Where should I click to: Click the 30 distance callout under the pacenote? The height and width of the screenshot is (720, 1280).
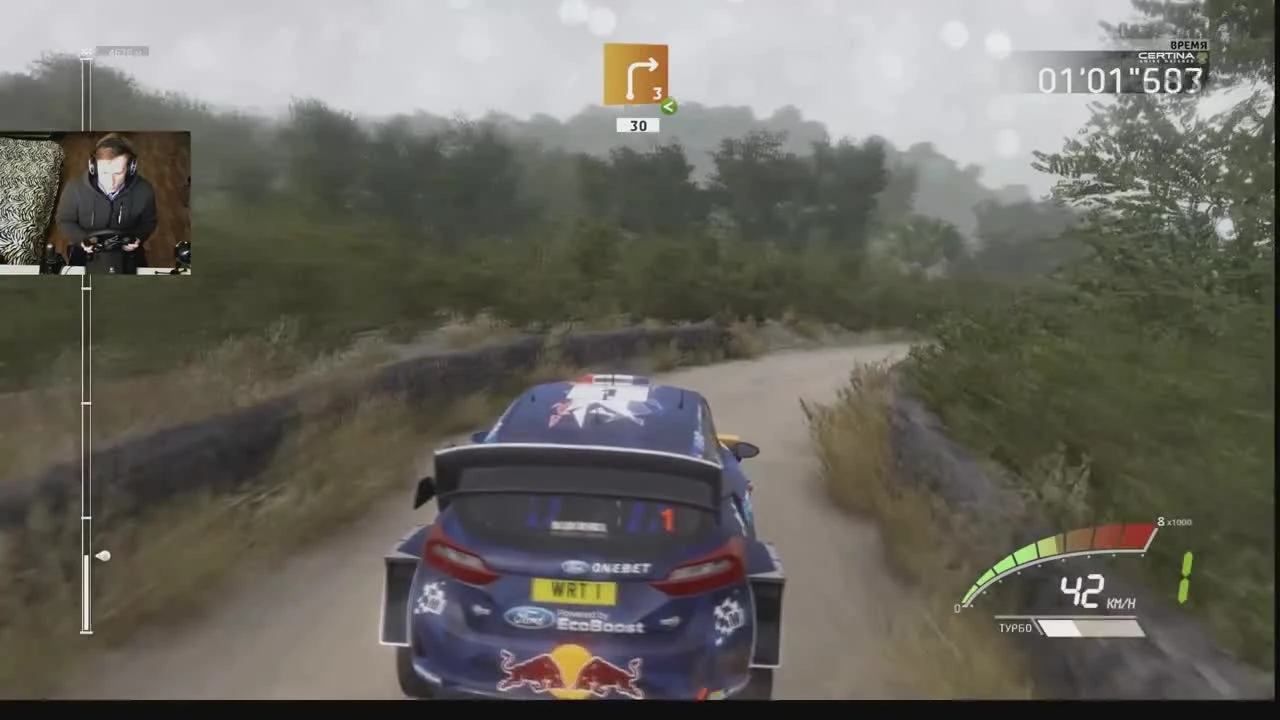coord(637,125)
